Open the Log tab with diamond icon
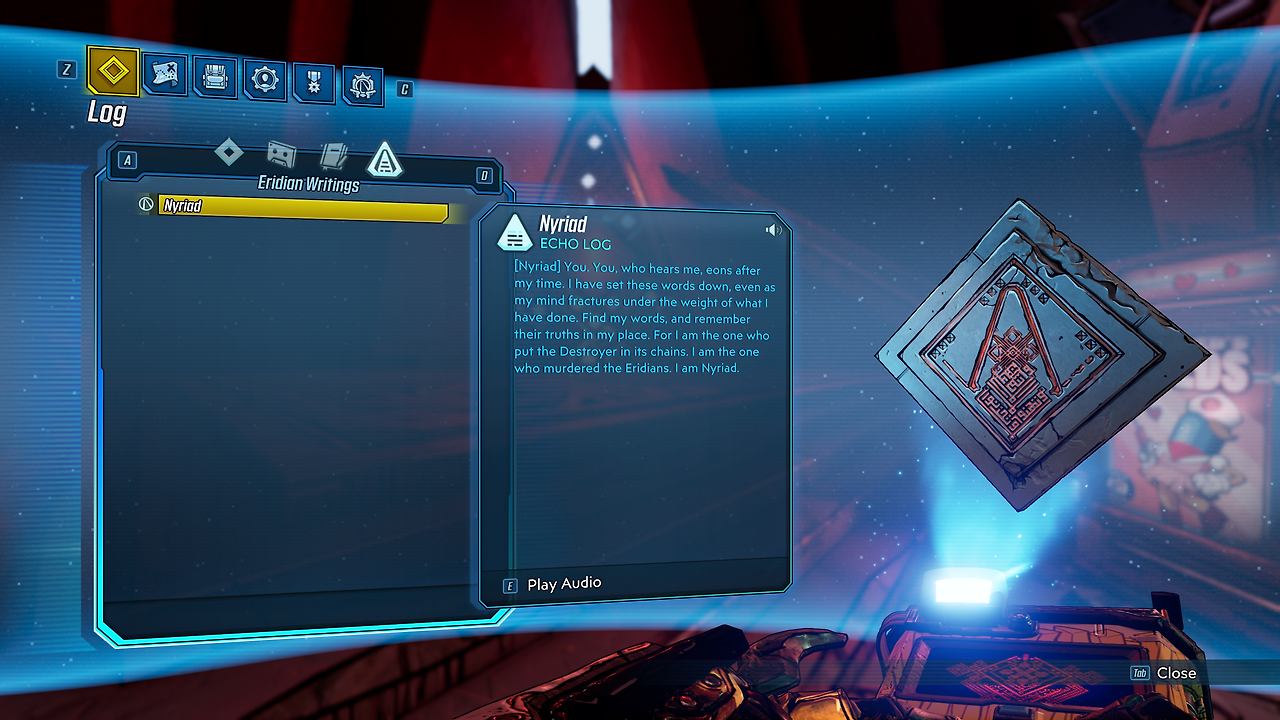The width and height of the screenshot is (1280, 720). [x=113, y=72]
